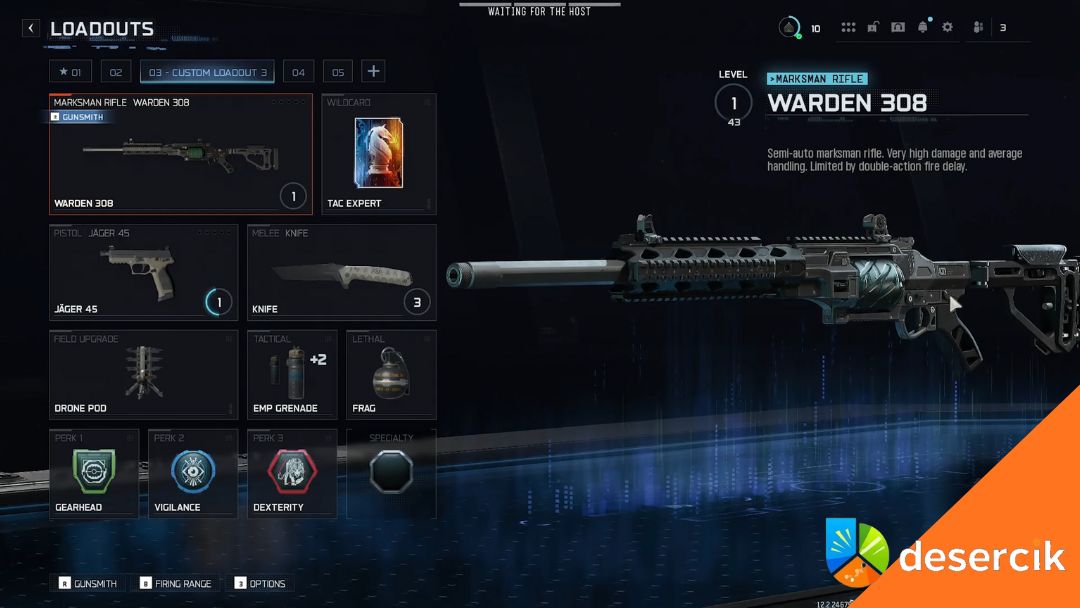The height and width of the screenshot is (608, 1080).
Task: Select loadout tab 02
Action: [x=115, y=72]
